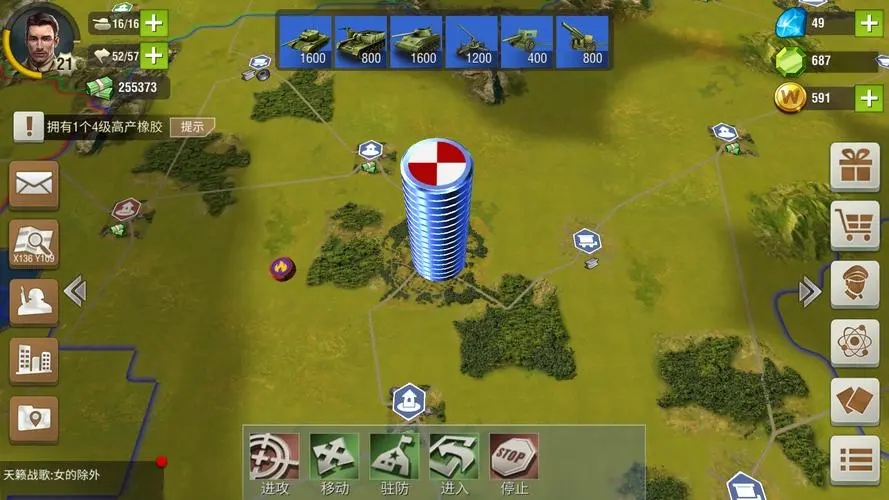This screenshot has height=500, width=889.
Task: Open the gift box rewards
Action: tap(855, 165)
